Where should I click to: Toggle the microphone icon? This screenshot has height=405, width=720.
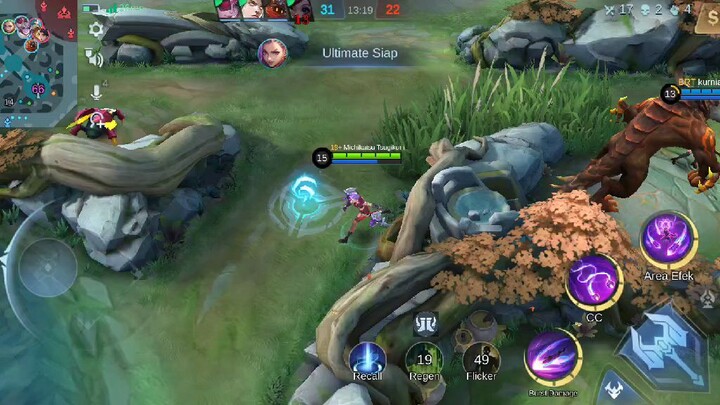(x=96, y=91)
